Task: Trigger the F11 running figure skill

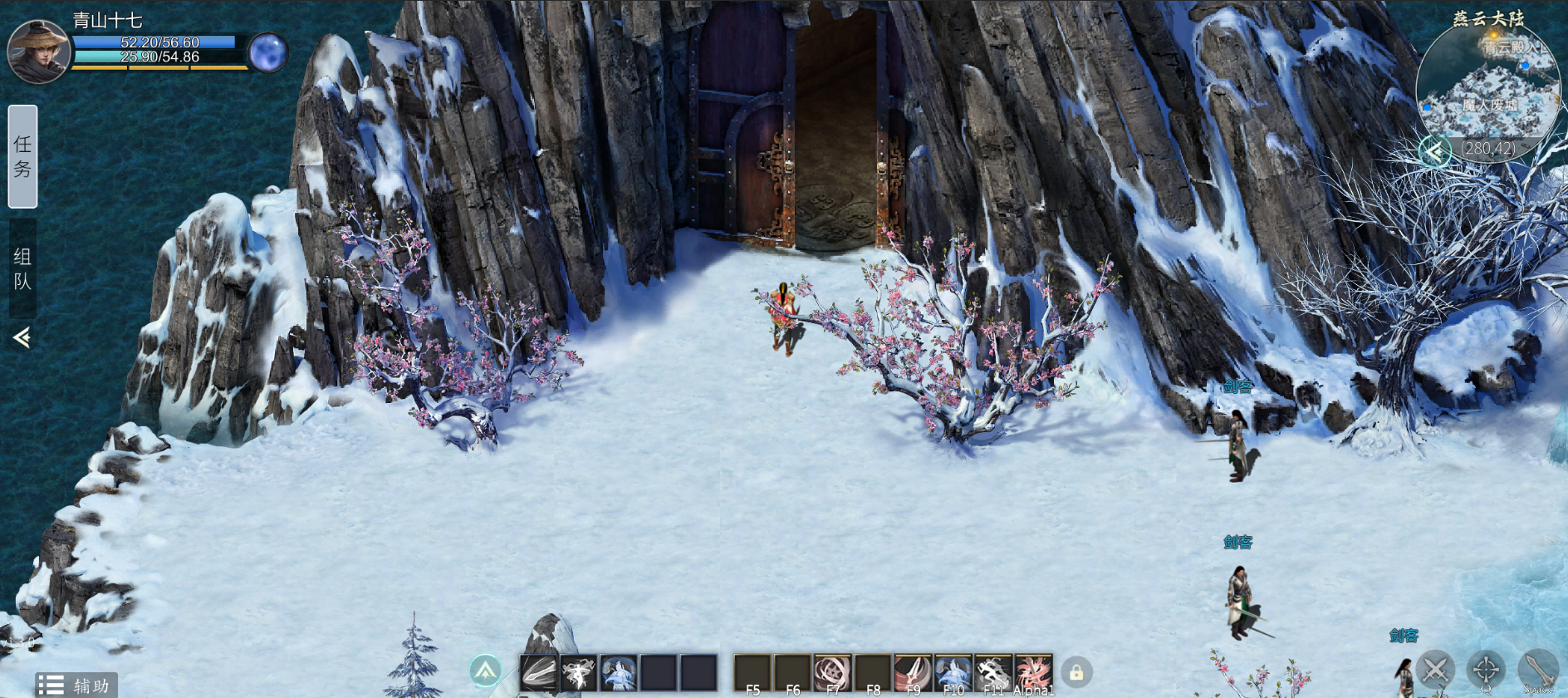Action: 992,672
